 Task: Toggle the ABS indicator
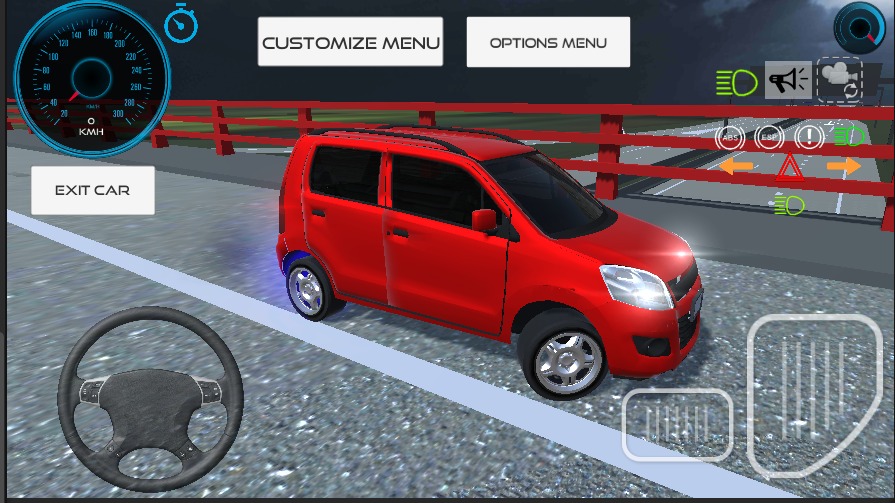point(732,137)
